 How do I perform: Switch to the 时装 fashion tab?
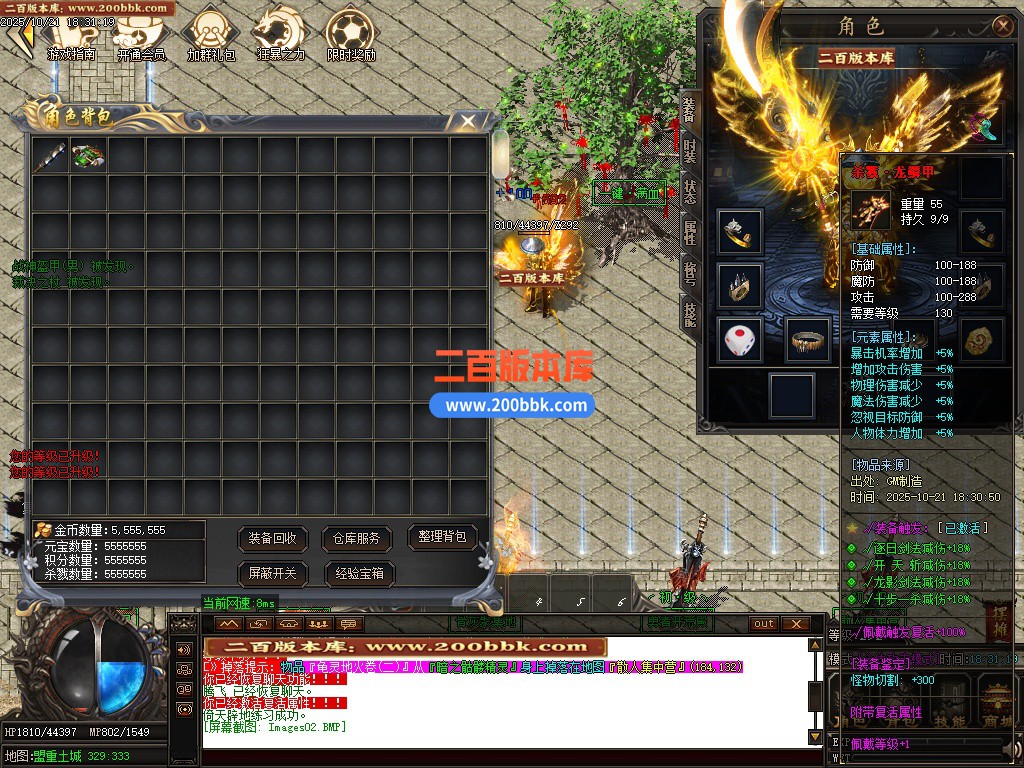[x=689, y=152]
